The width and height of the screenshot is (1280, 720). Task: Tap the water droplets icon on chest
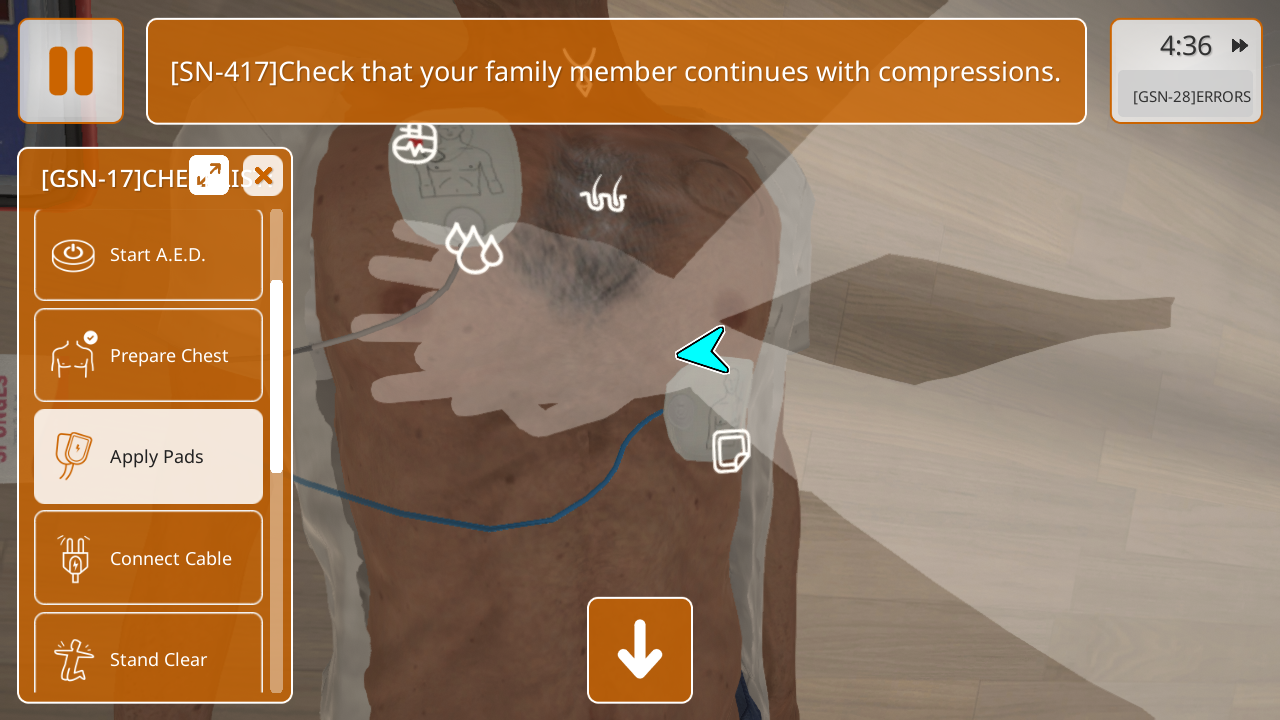pos(473,247)
